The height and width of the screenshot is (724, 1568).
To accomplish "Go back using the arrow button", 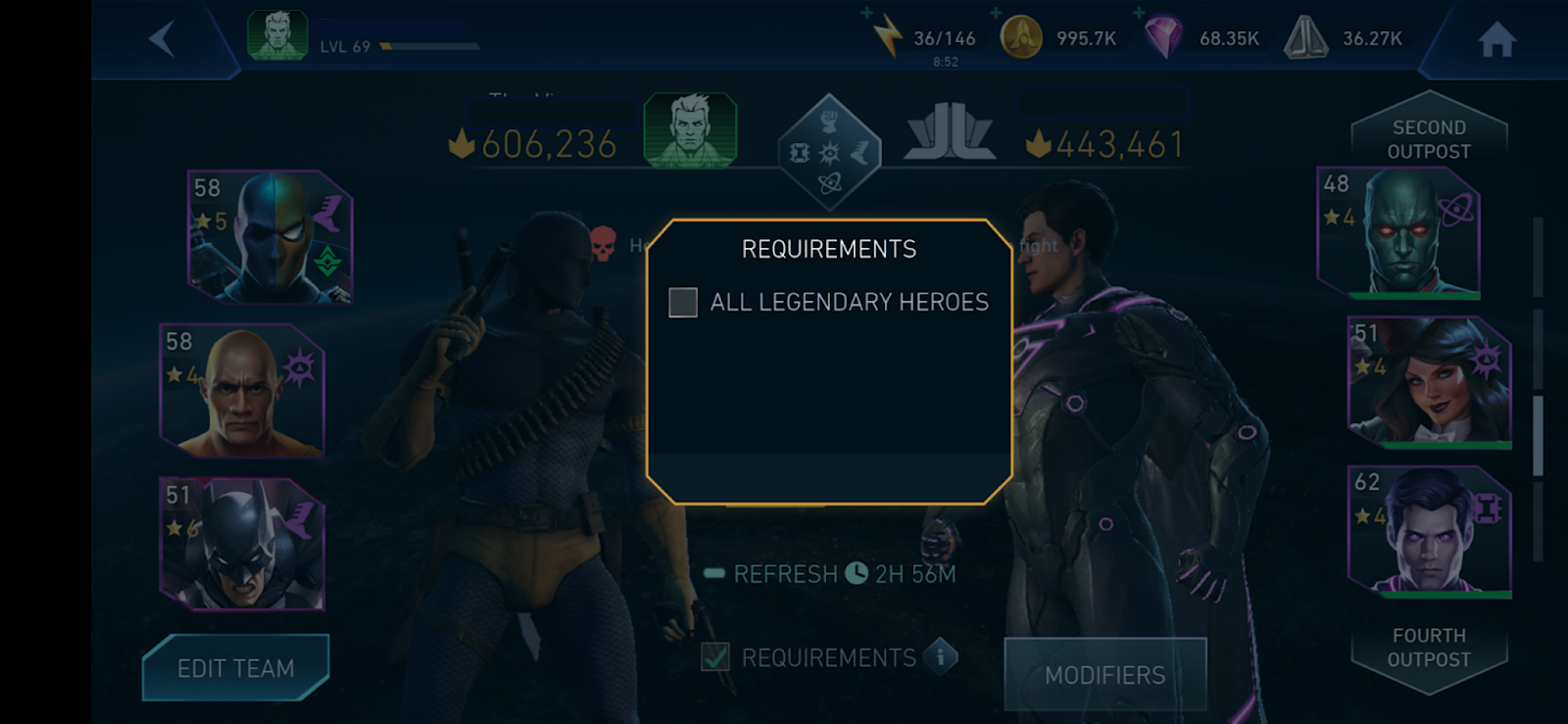I will [x=163, y=39].
